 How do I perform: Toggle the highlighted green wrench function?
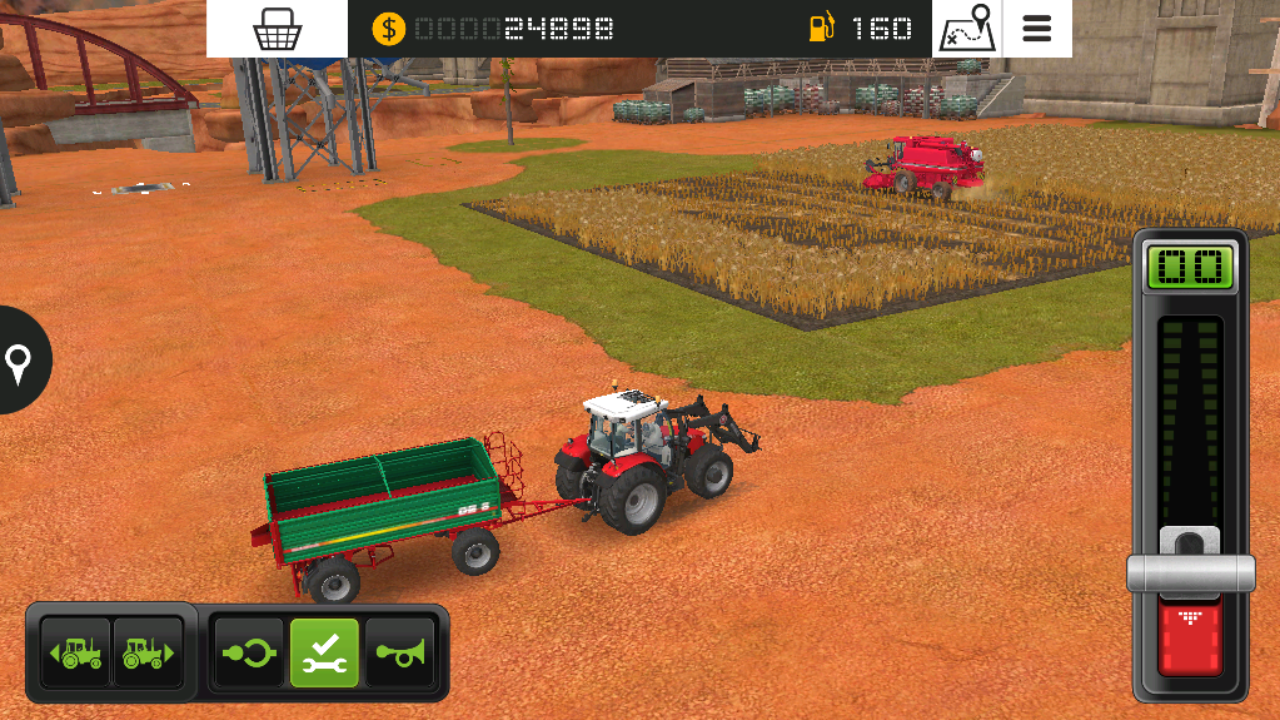(326, 653)
